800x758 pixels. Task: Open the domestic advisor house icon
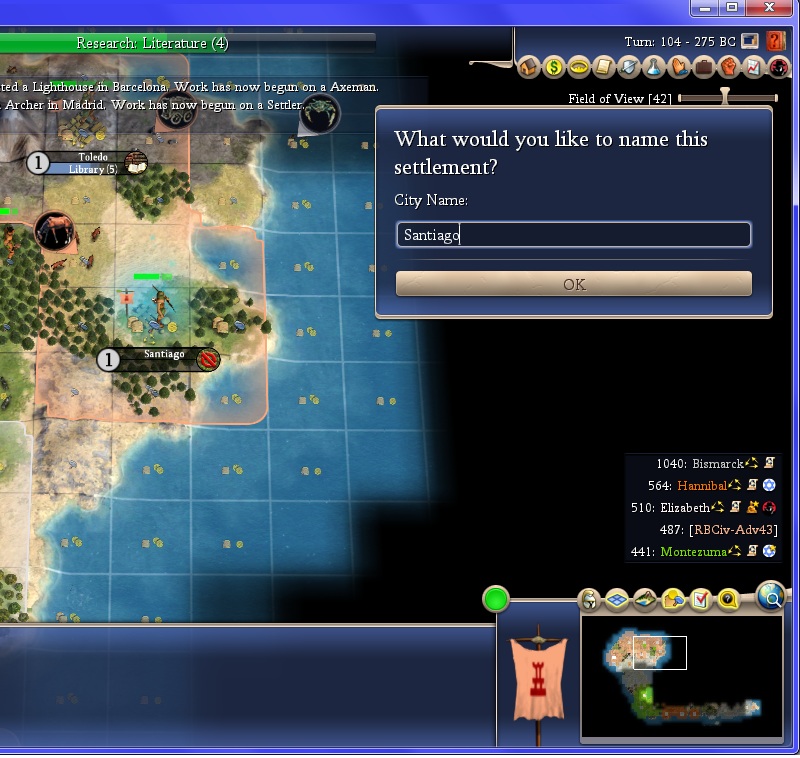[x=530, y=68]
